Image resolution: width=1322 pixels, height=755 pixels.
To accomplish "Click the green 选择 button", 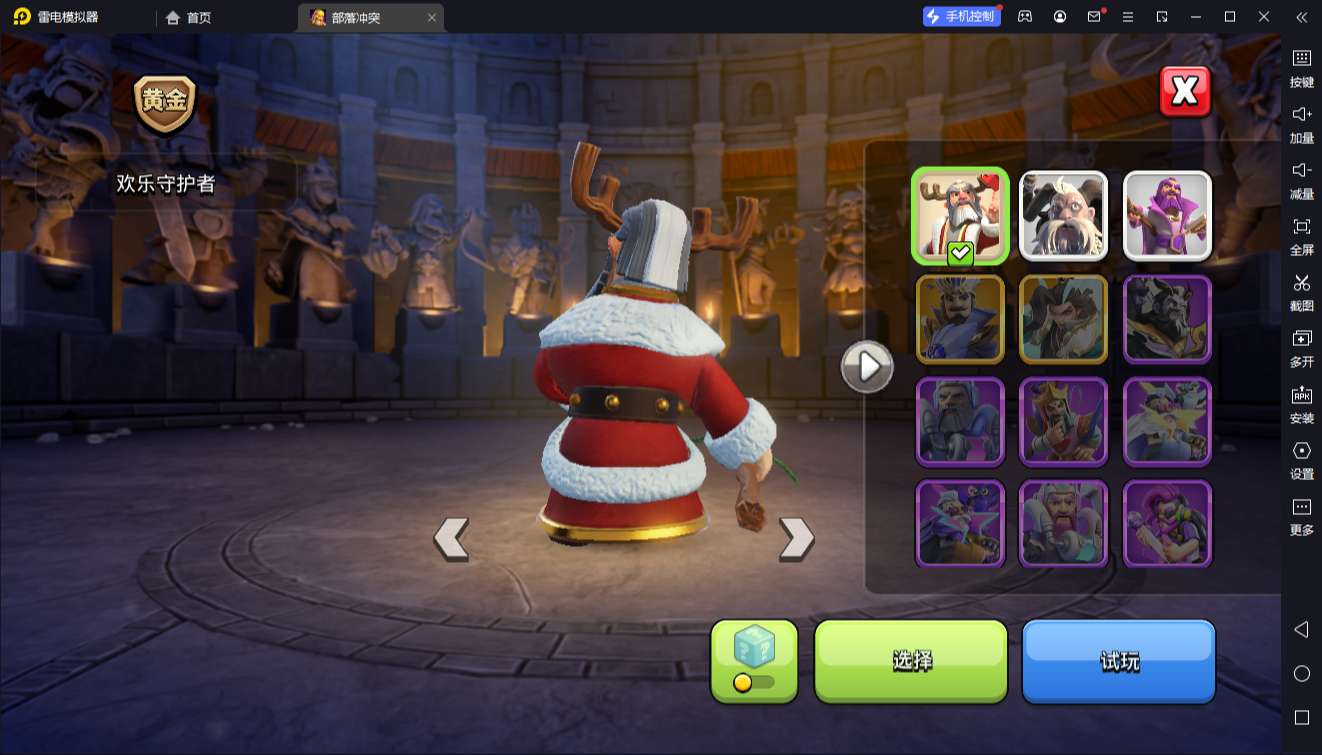I will 911,660.
